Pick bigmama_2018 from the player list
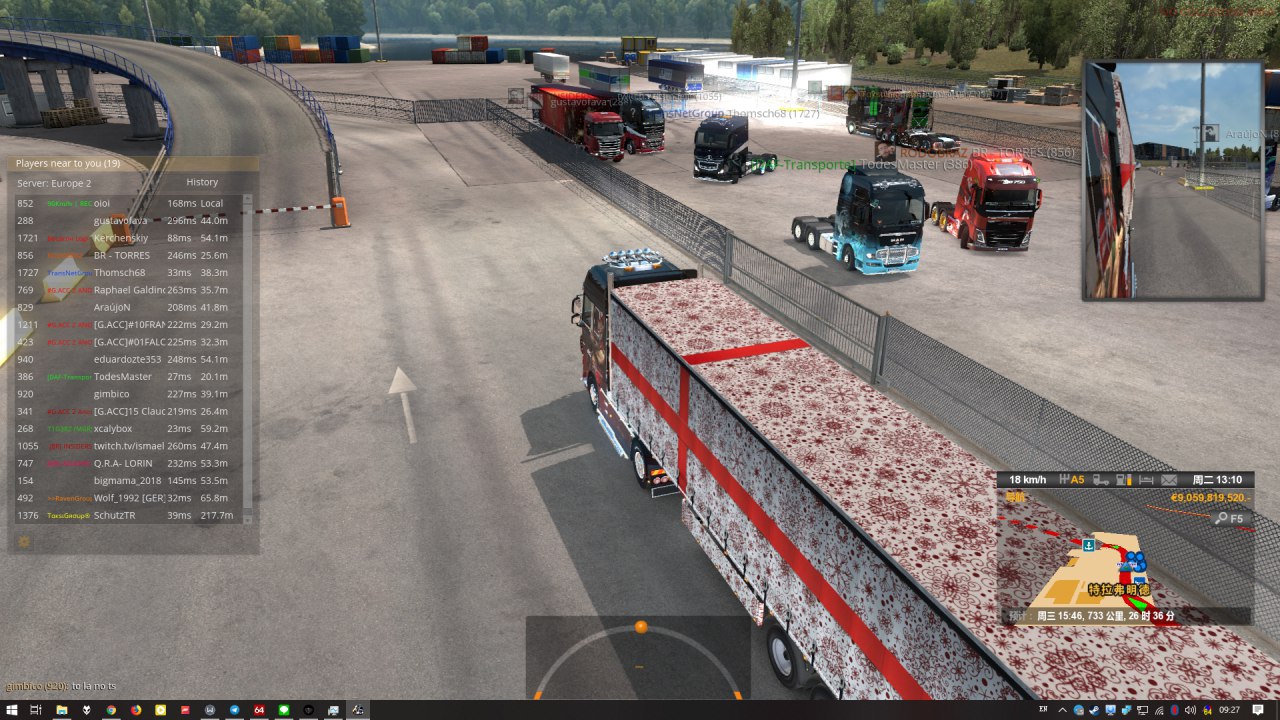Screen dimensions: 1280x720 tap(126, 481)
